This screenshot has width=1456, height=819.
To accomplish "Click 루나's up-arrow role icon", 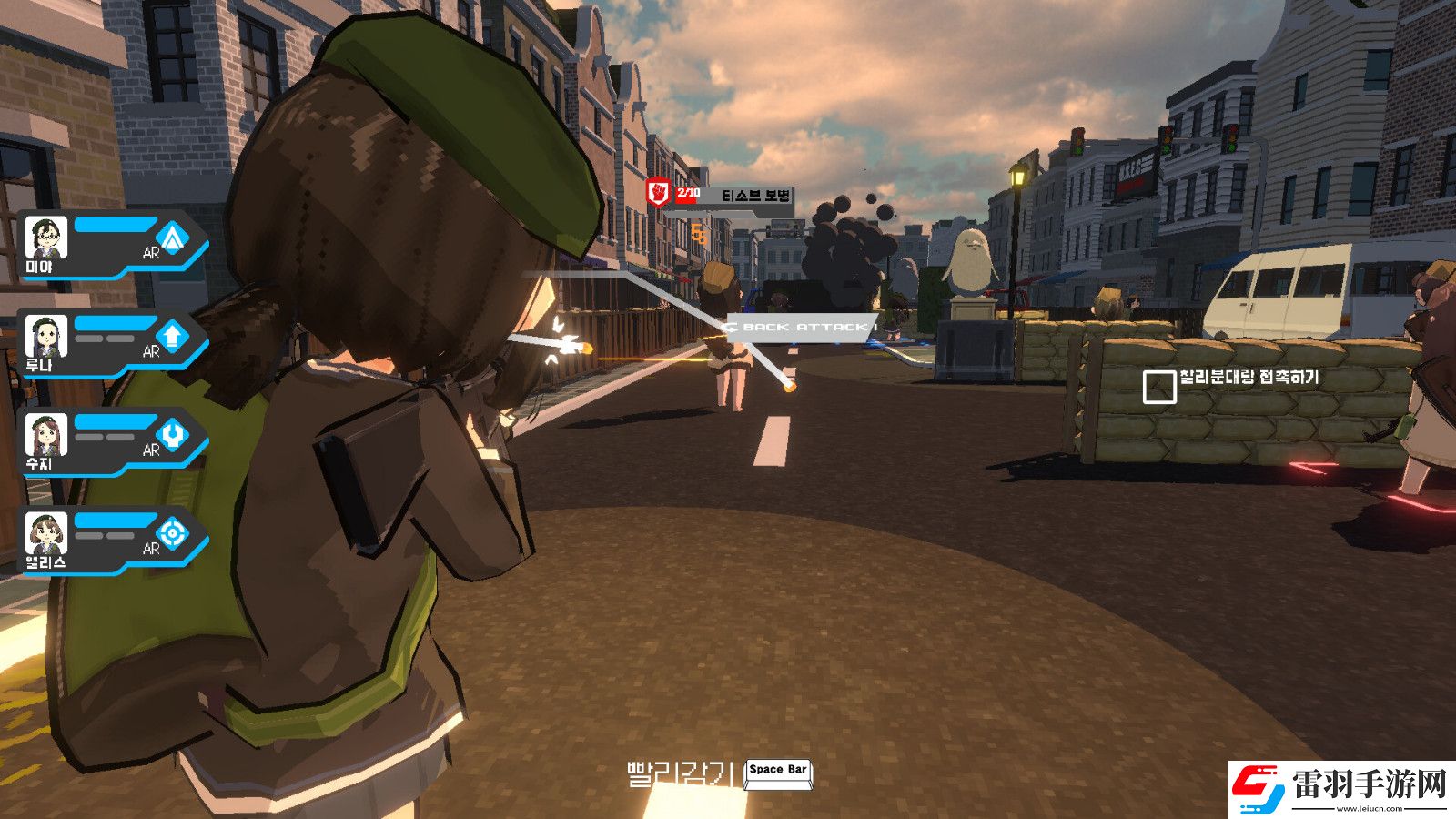I will point(173,337).
